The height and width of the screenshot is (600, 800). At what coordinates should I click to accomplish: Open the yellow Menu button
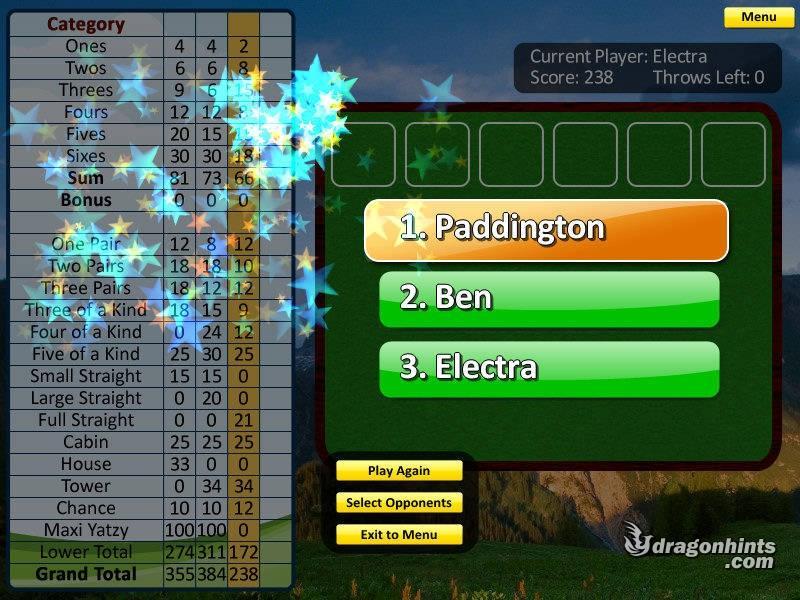click(759, 17)
